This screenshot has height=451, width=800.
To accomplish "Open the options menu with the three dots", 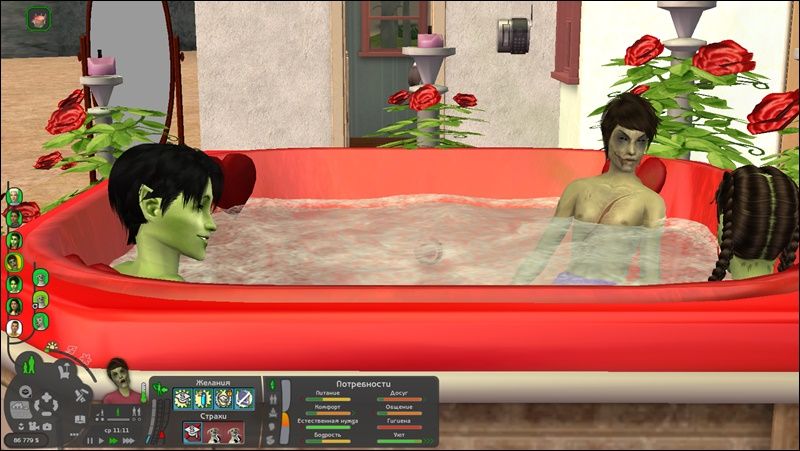I will [x=73, y=435].
